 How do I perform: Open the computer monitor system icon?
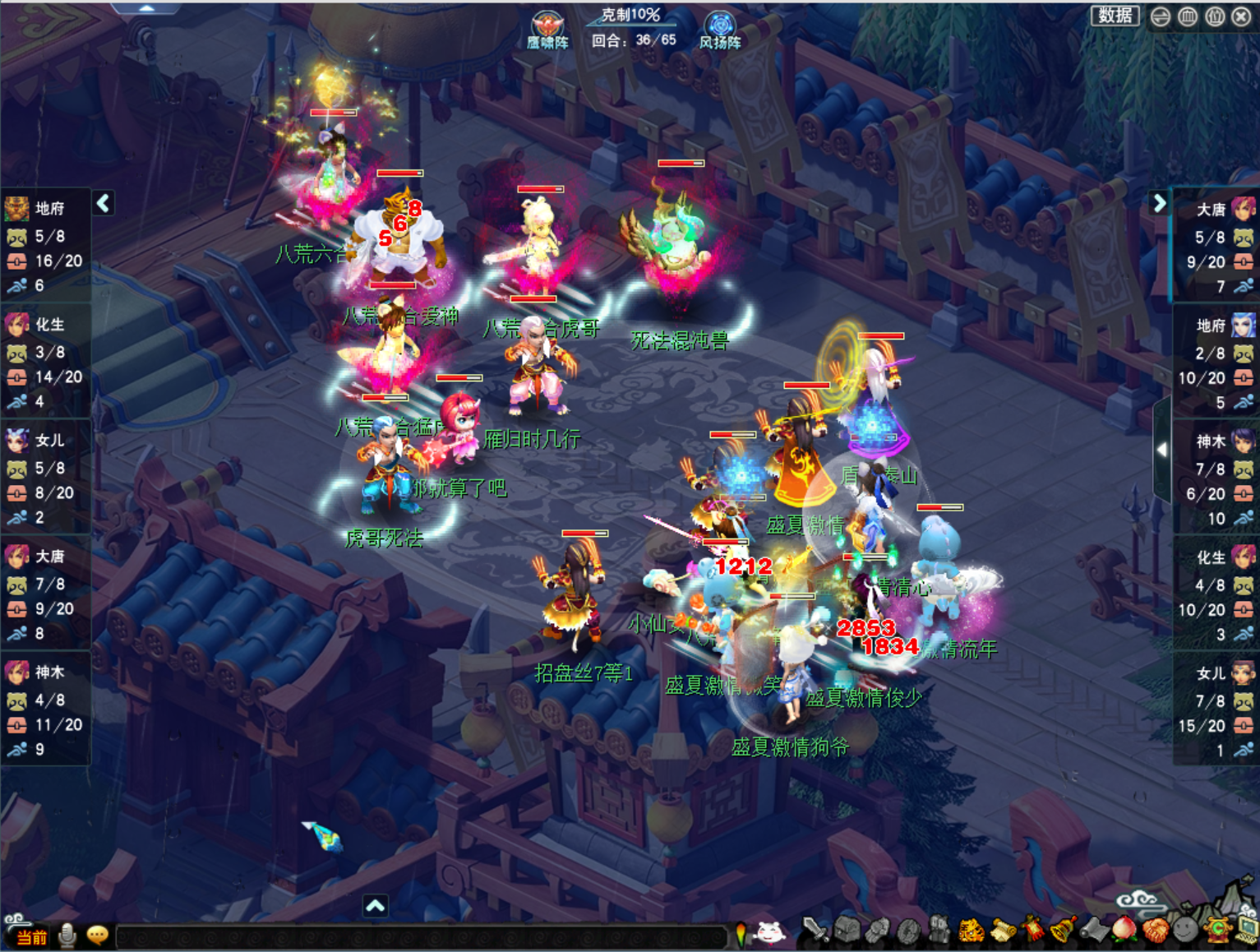1248,930
